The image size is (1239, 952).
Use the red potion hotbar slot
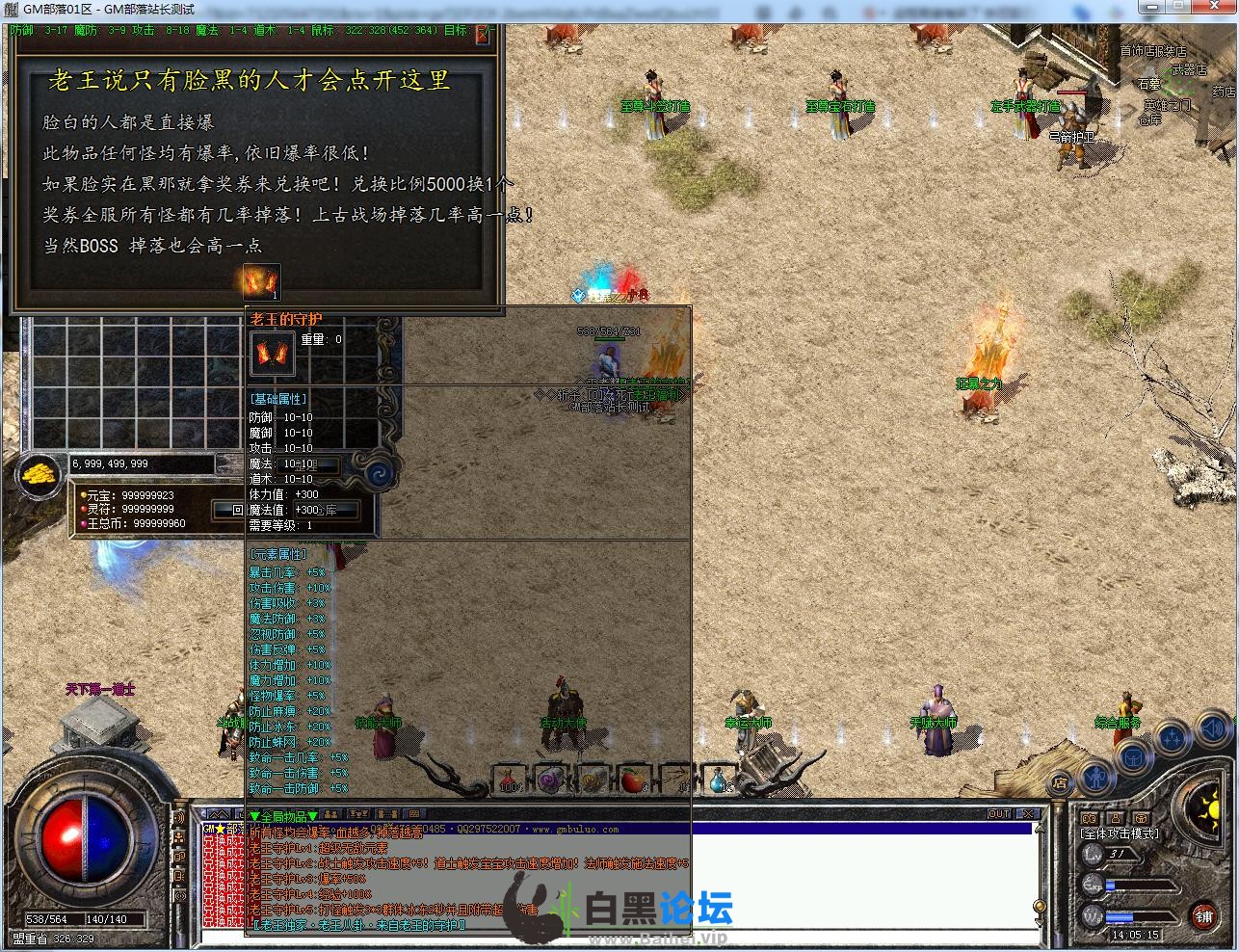point(508,780)
